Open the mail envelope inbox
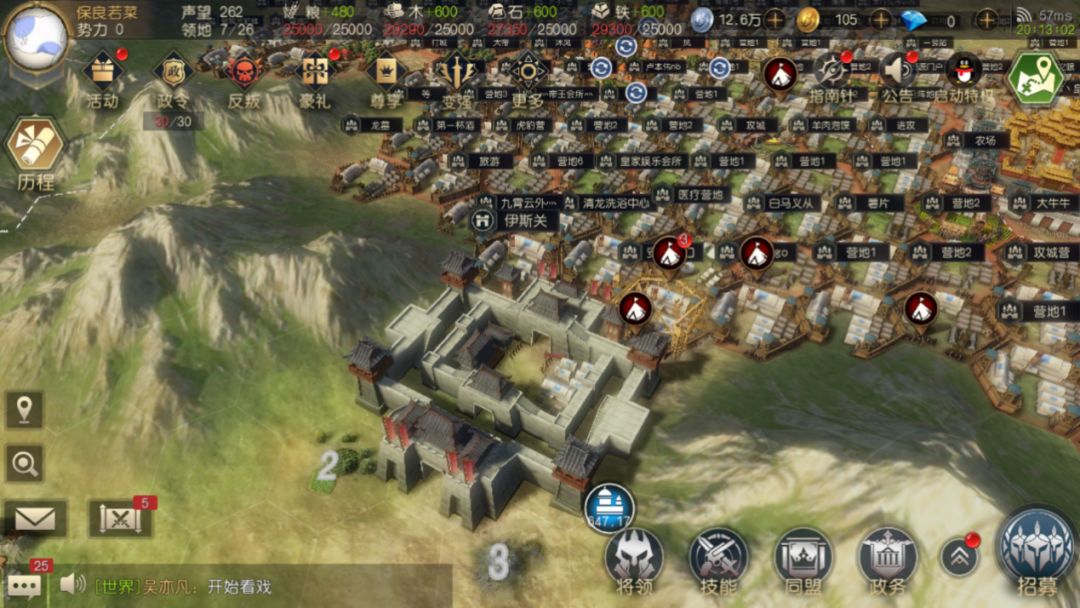 point(34,518)
